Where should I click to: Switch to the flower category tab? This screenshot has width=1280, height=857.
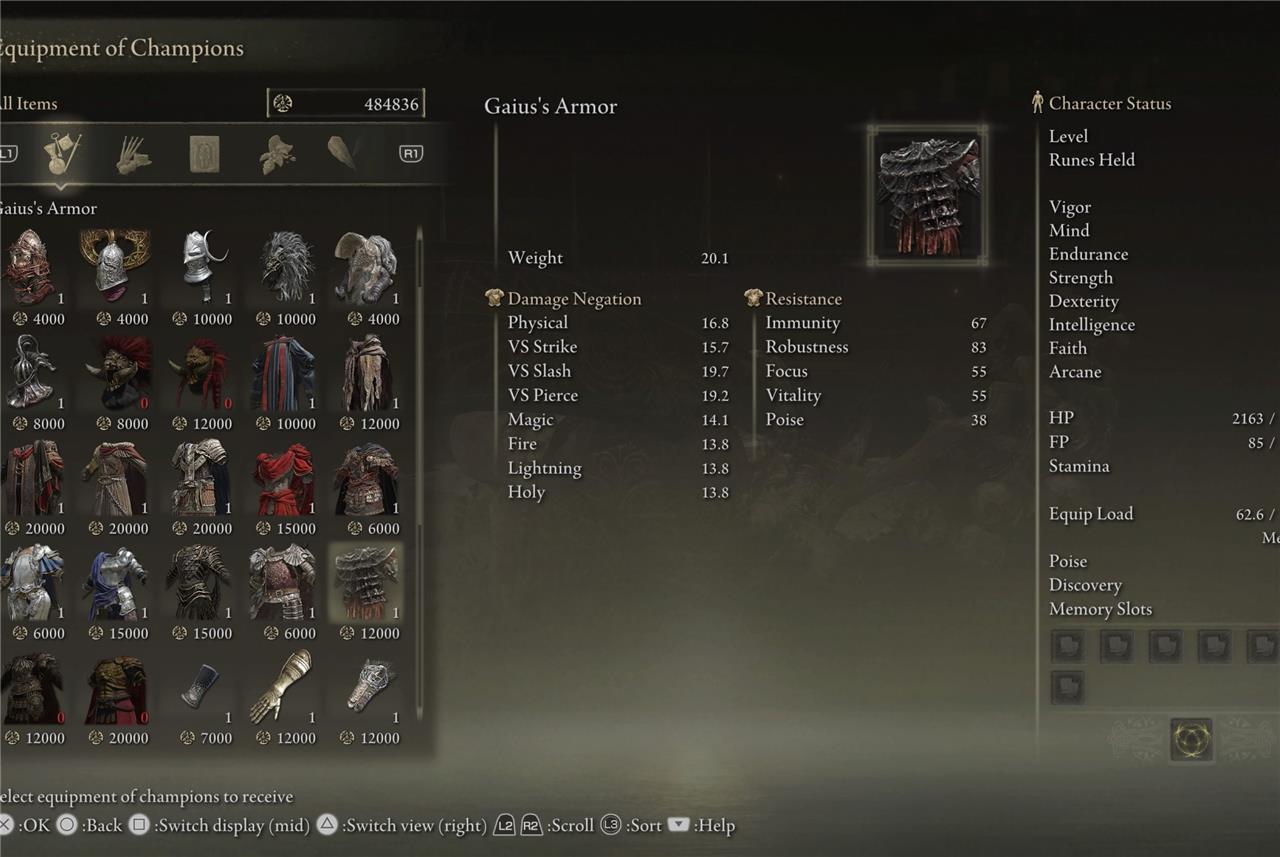point(276,154)
